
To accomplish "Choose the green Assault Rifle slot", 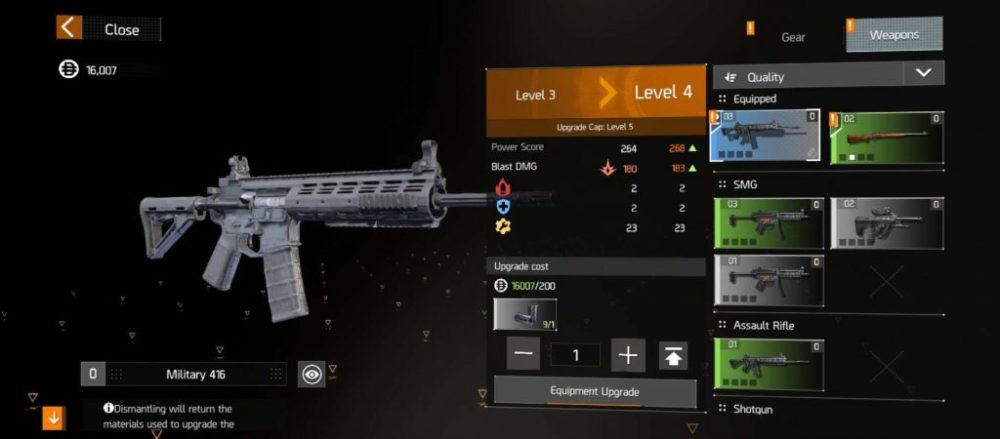I will coord(769,364).
